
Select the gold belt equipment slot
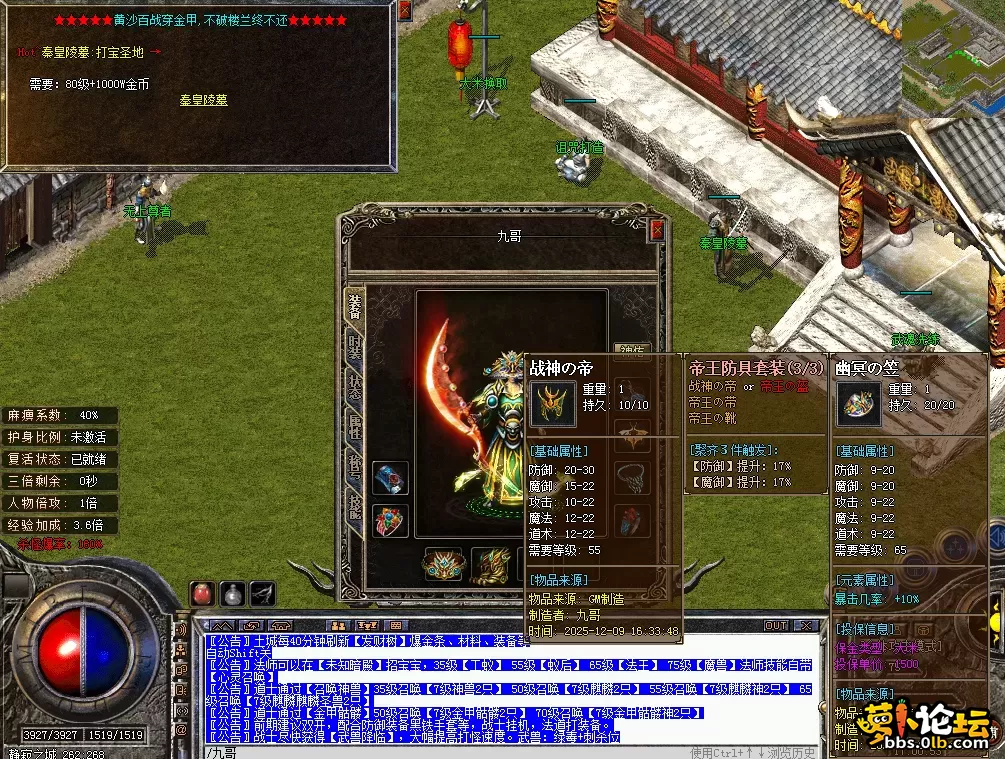[x=442, y=566]
